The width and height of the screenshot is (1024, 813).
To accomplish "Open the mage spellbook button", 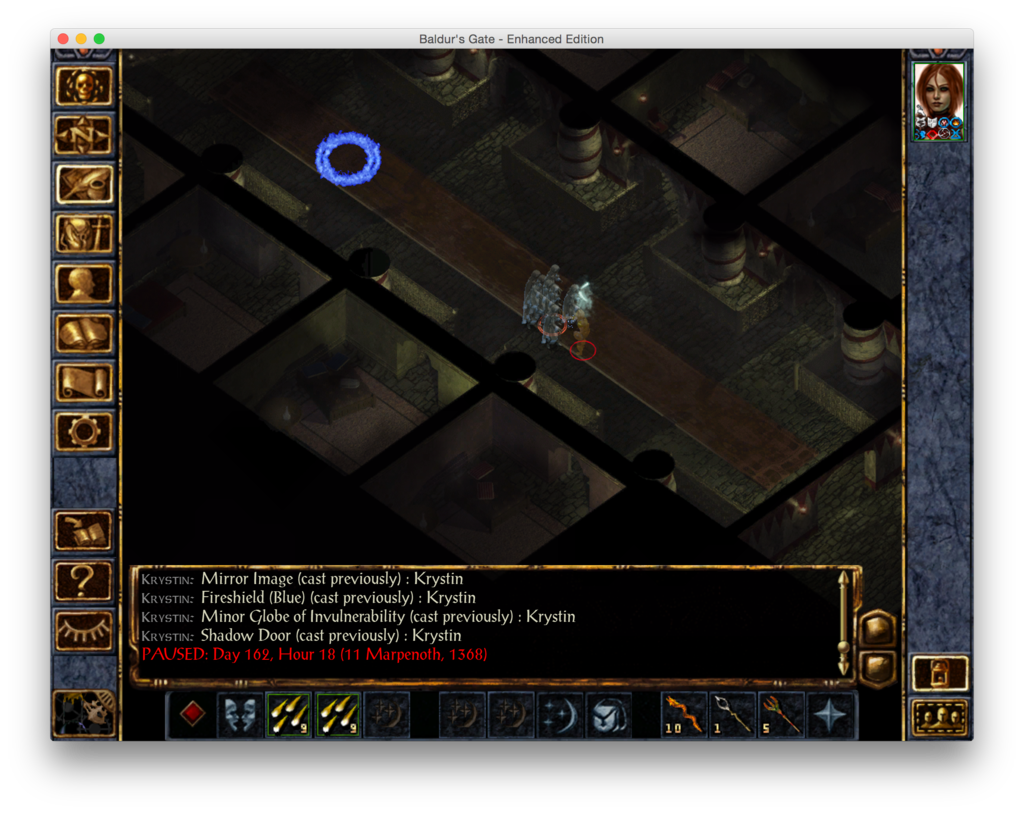I will coord(84,332).
